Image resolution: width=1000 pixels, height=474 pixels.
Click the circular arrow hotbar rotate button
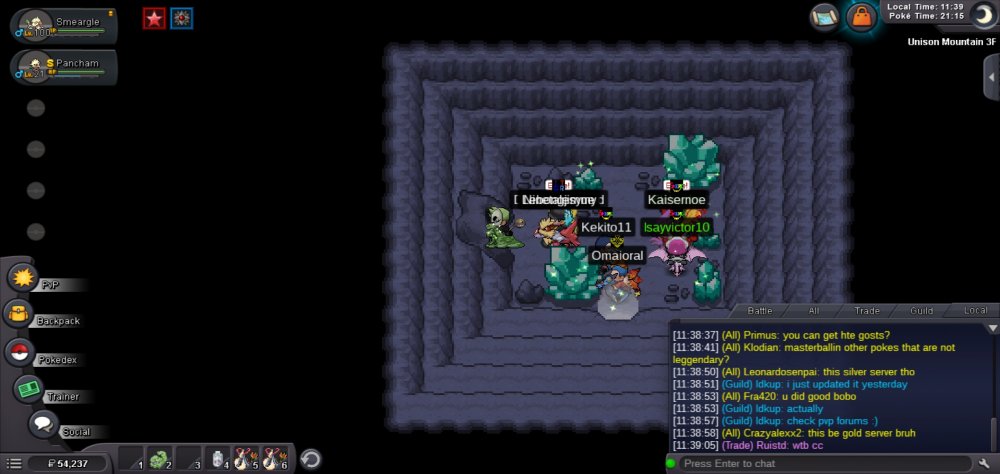tap(311, 459)
